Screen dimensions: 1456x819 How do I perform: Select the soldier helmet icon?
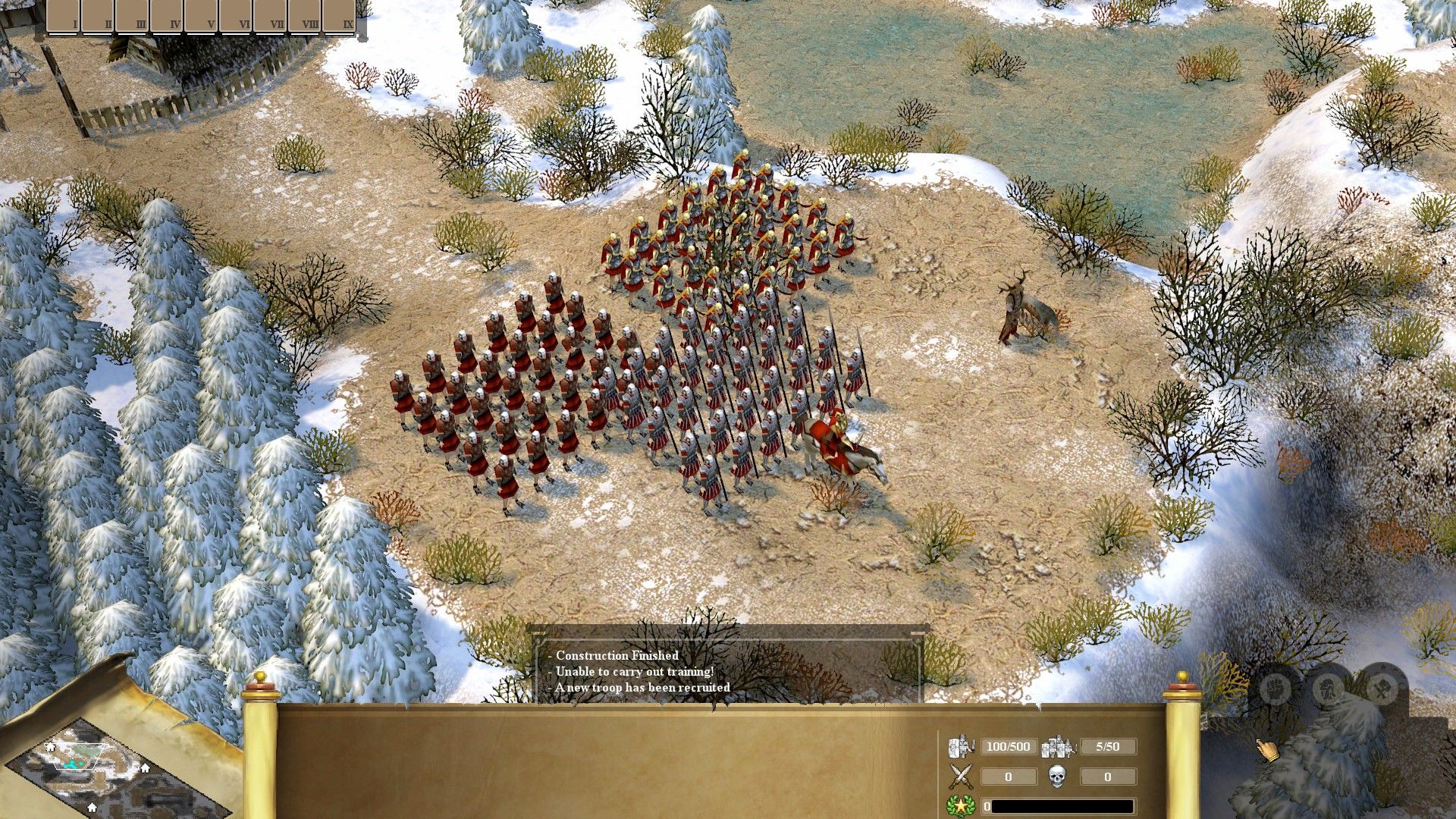pos(1329,689)
